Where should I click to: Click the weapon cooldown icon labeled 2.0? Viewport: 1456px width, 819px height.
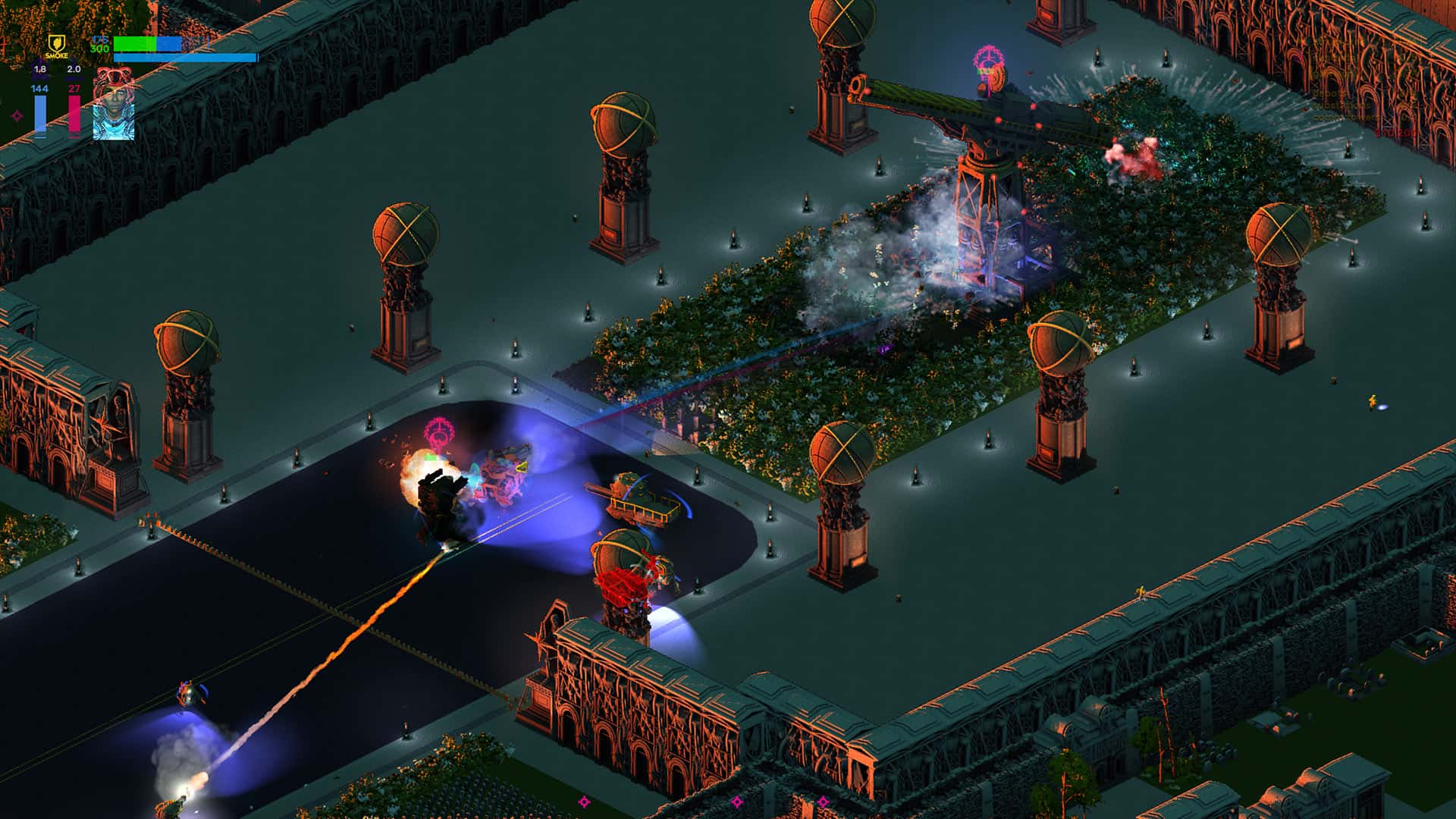(x=74, y=74)
